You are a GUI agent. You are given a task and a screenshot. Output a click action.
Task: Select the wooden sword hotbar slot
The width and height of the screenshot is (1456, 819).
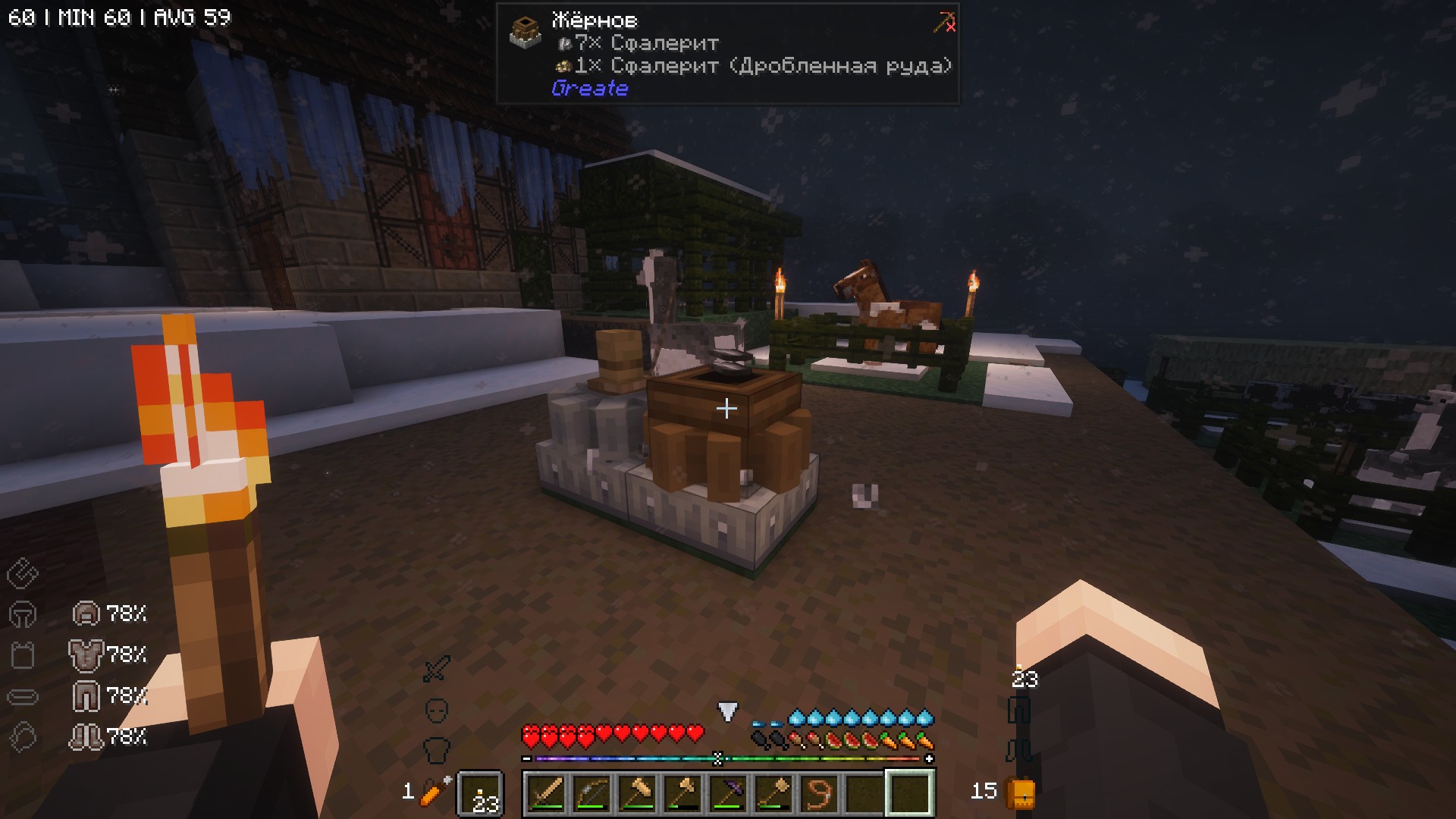(x=546, y=793)
